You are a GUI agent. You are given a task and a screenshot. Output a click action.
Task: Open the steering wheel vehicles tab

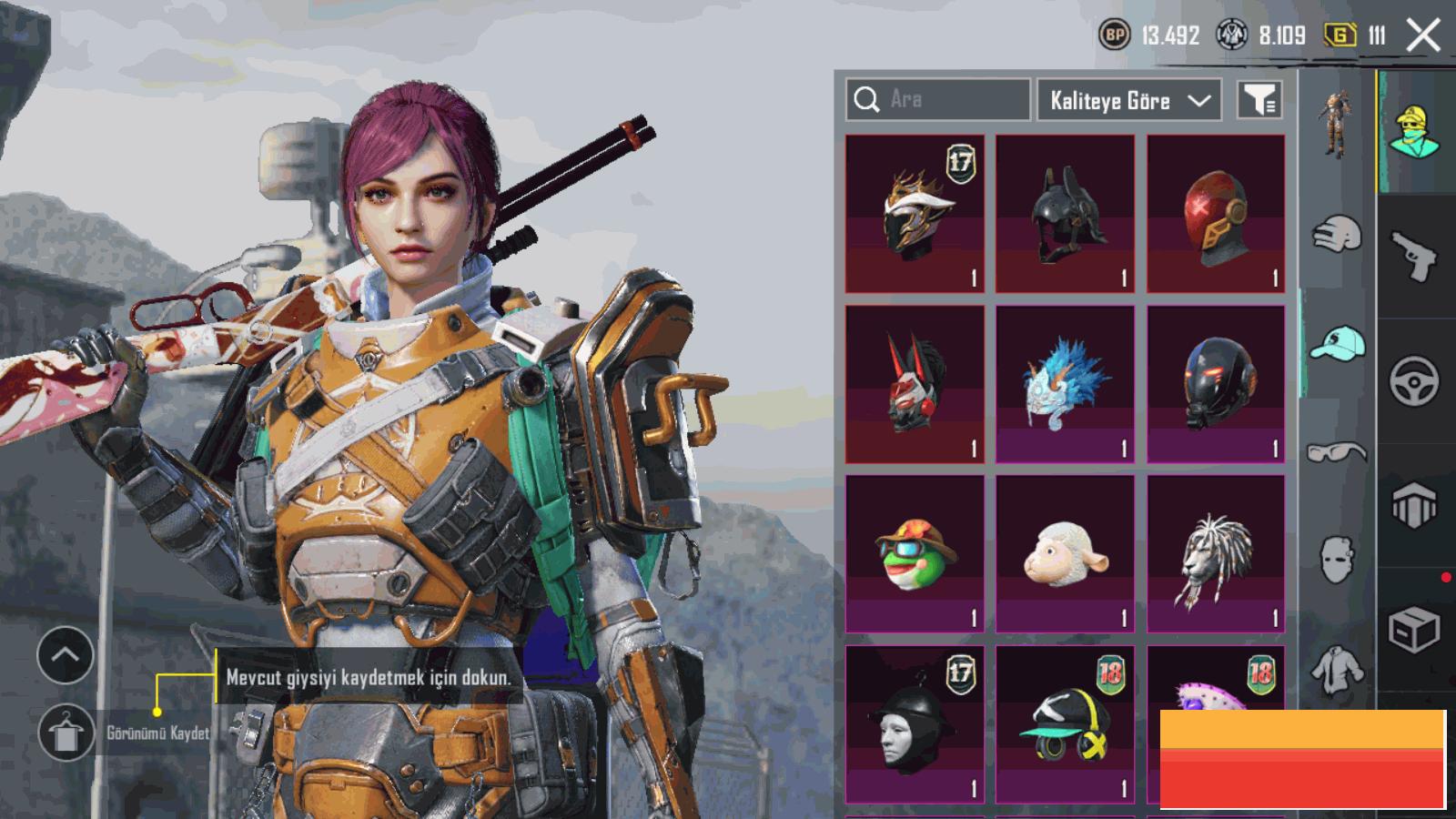tap(1414, 381)
